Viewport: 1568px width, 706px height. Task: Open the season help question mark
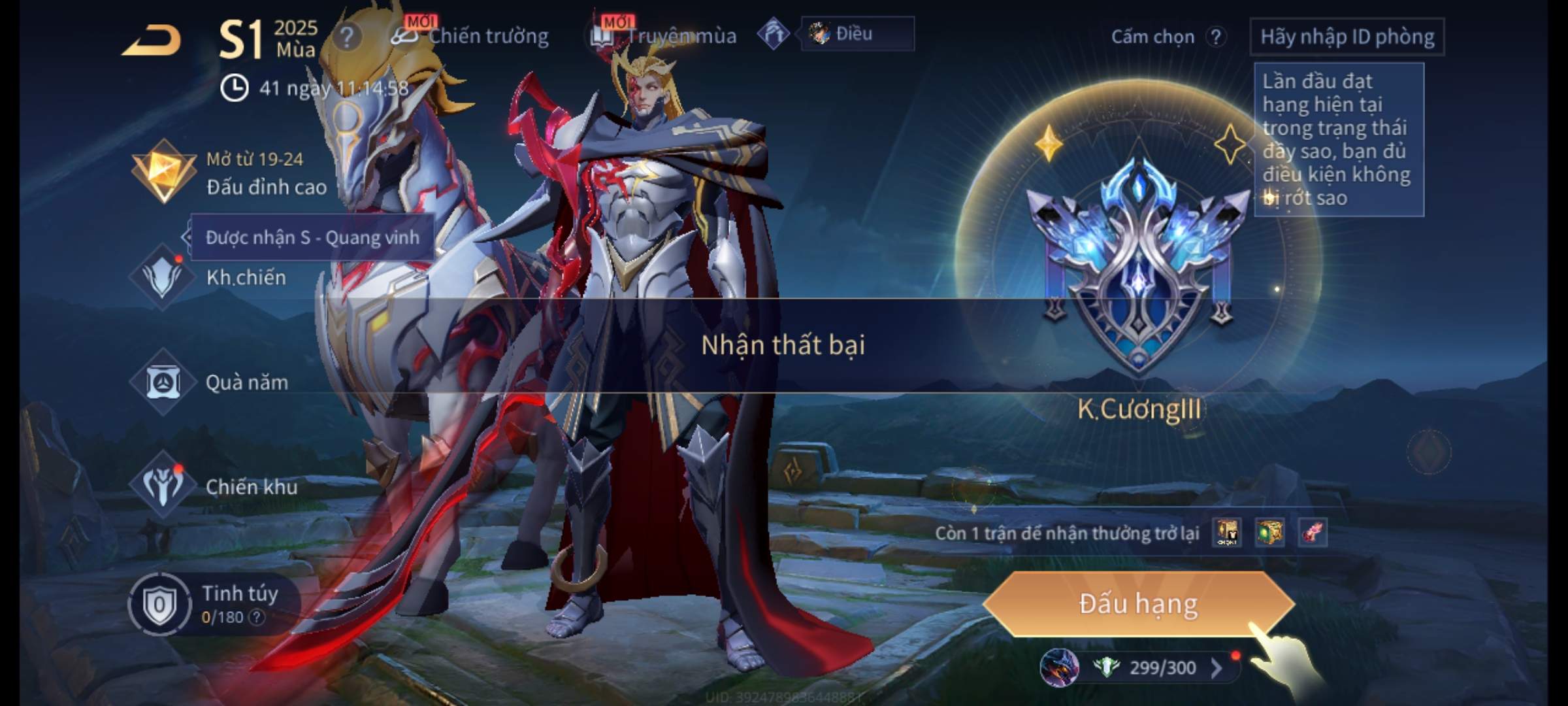click(x=346, y=37)
